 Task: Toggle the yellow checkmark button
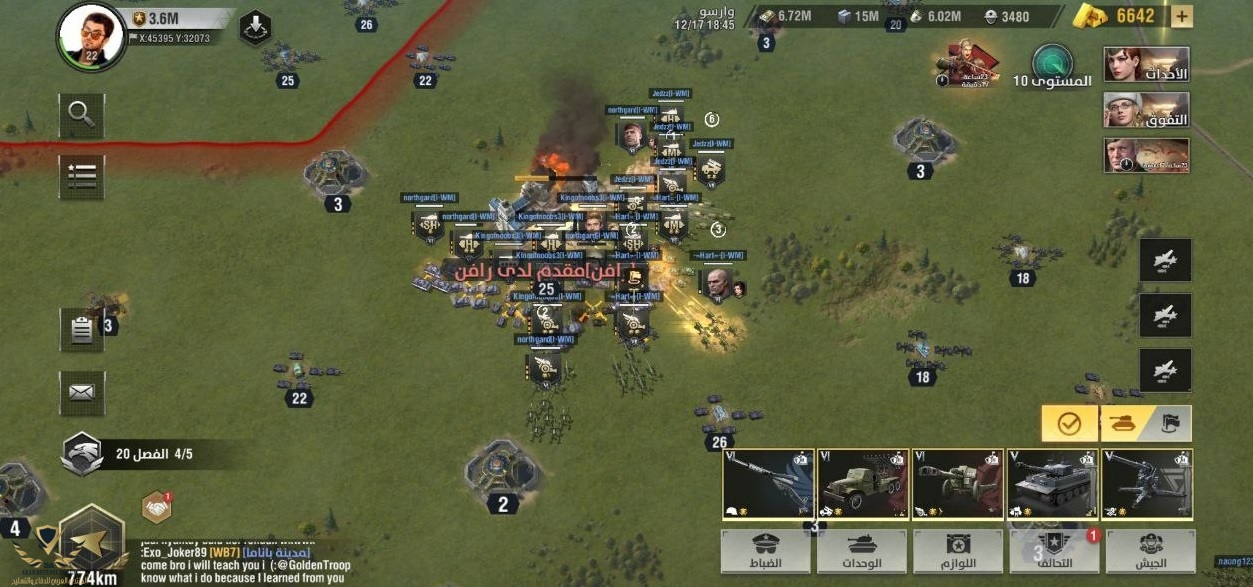1069,424
